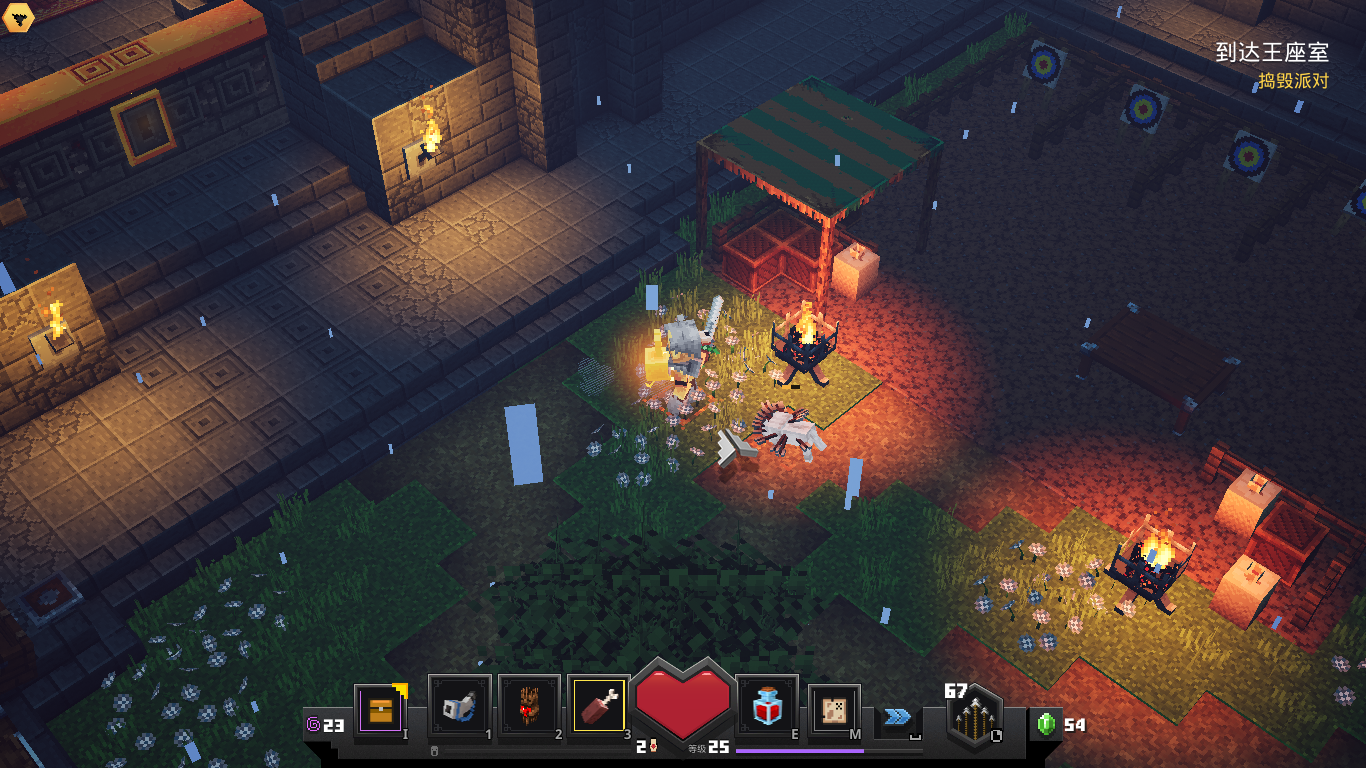Activate the wooden totem artifact
Image resolution: width=1366 pixels, height=768 pixels.
(529, 707)
